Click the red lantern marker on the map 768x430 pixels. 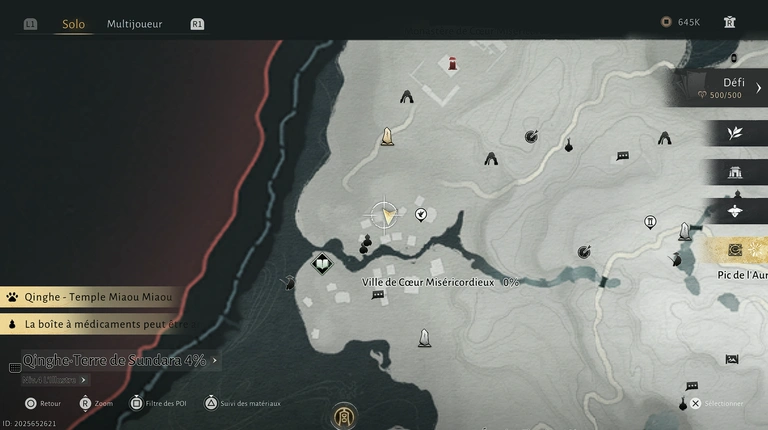point(453,64)
